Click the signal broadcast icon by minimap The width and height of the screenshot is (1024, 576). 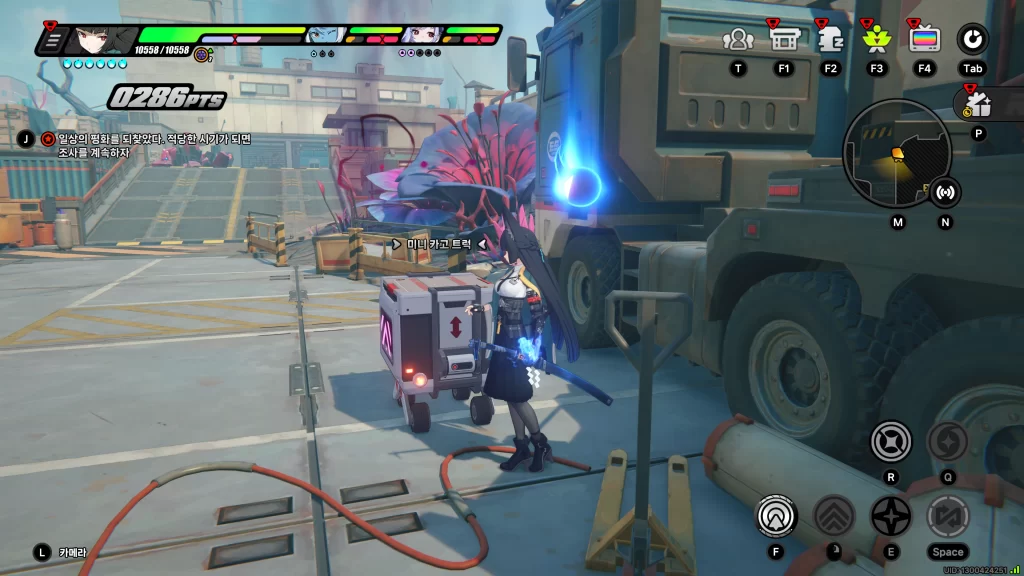[945, 191]
